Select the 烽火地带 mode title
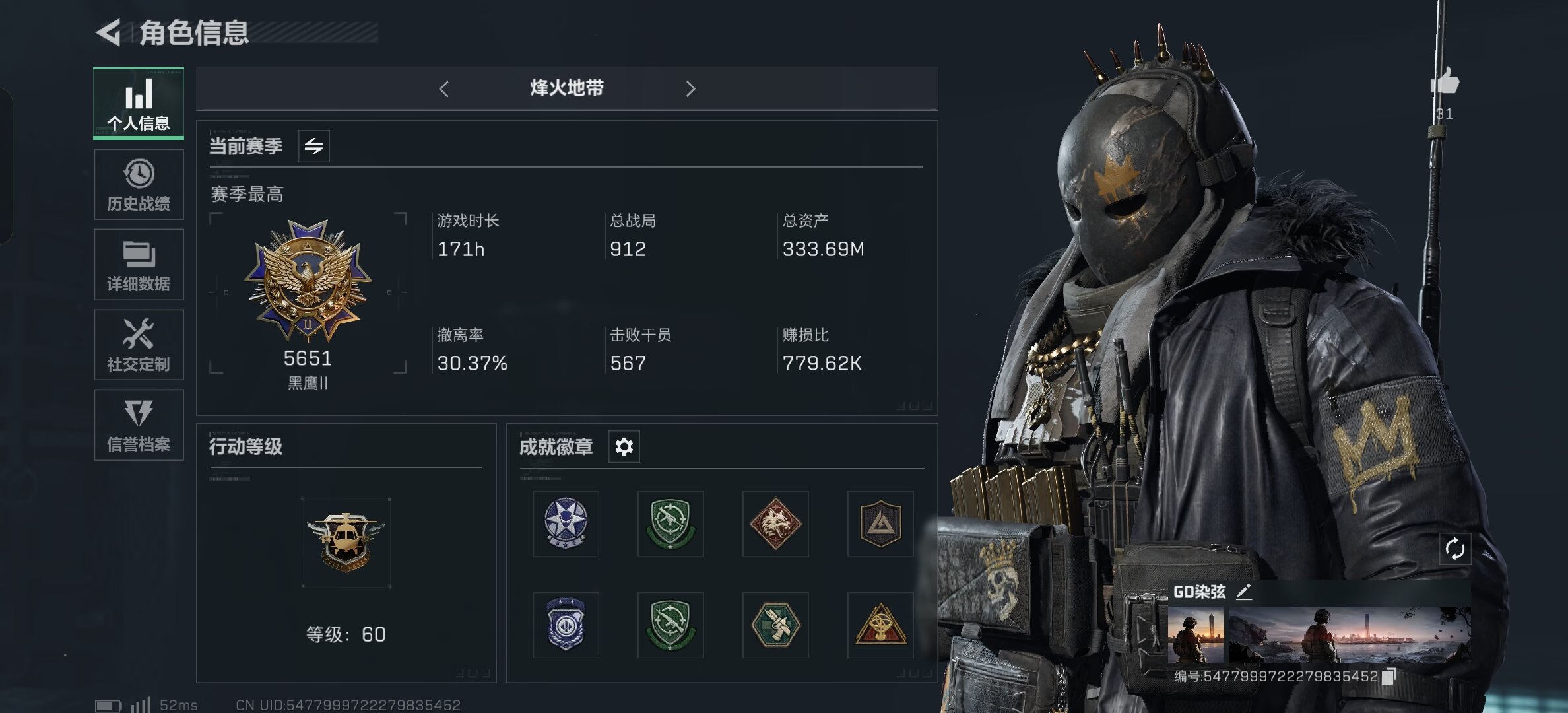The image size is (1568, 713). tap(567, 88)
